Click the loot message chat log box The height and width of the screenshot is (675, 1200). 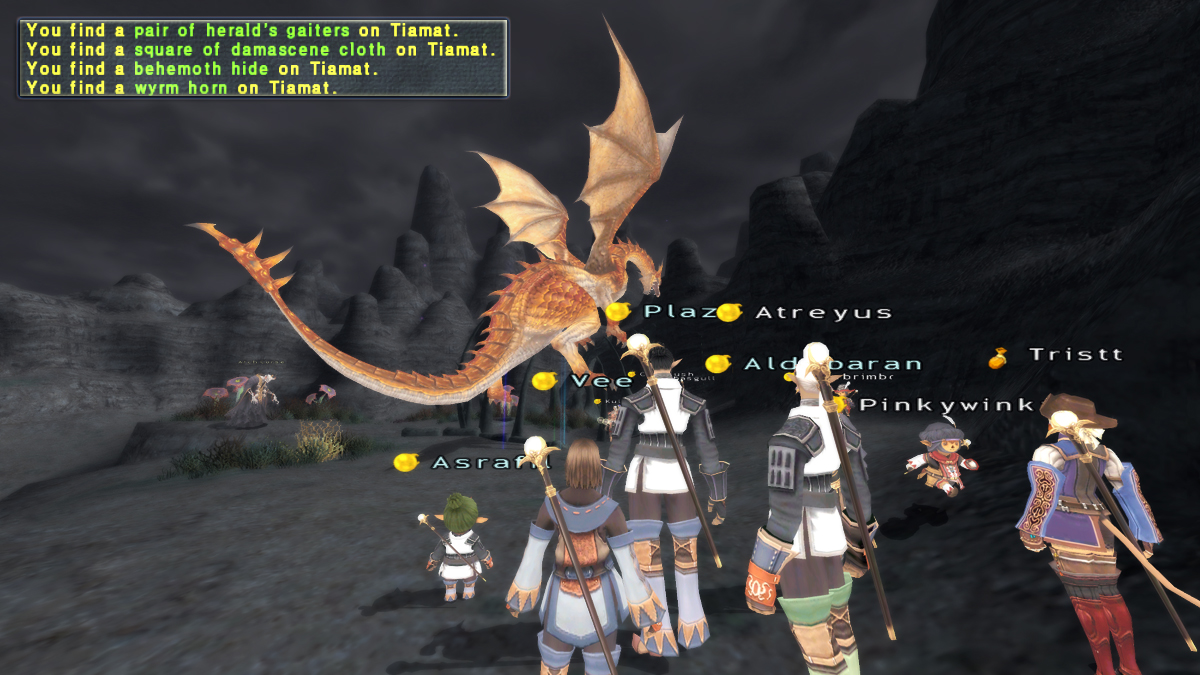[262, 58]
